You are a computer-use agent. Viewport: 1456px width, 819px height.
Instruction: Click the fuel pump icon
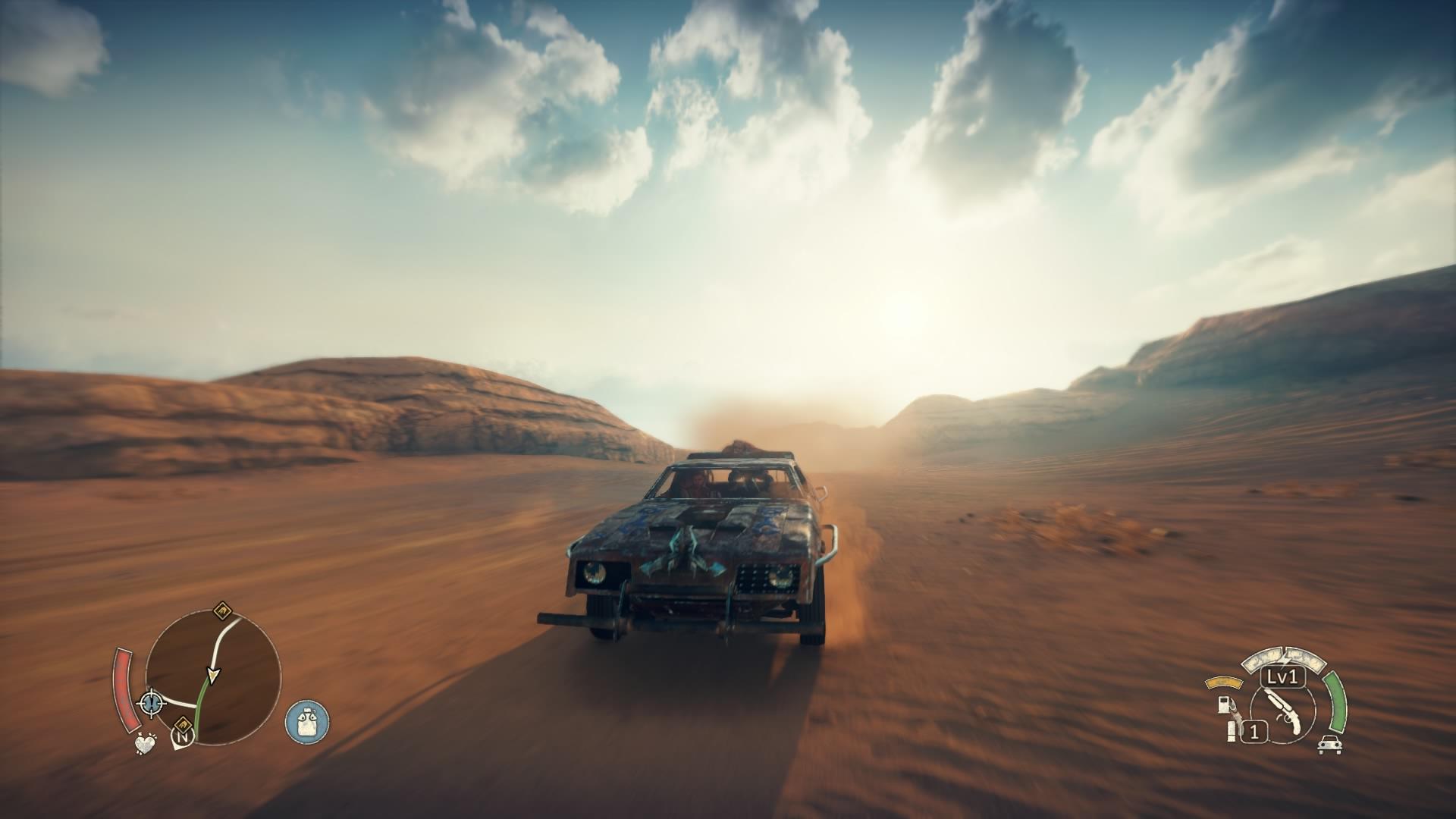click(1222, 704)
